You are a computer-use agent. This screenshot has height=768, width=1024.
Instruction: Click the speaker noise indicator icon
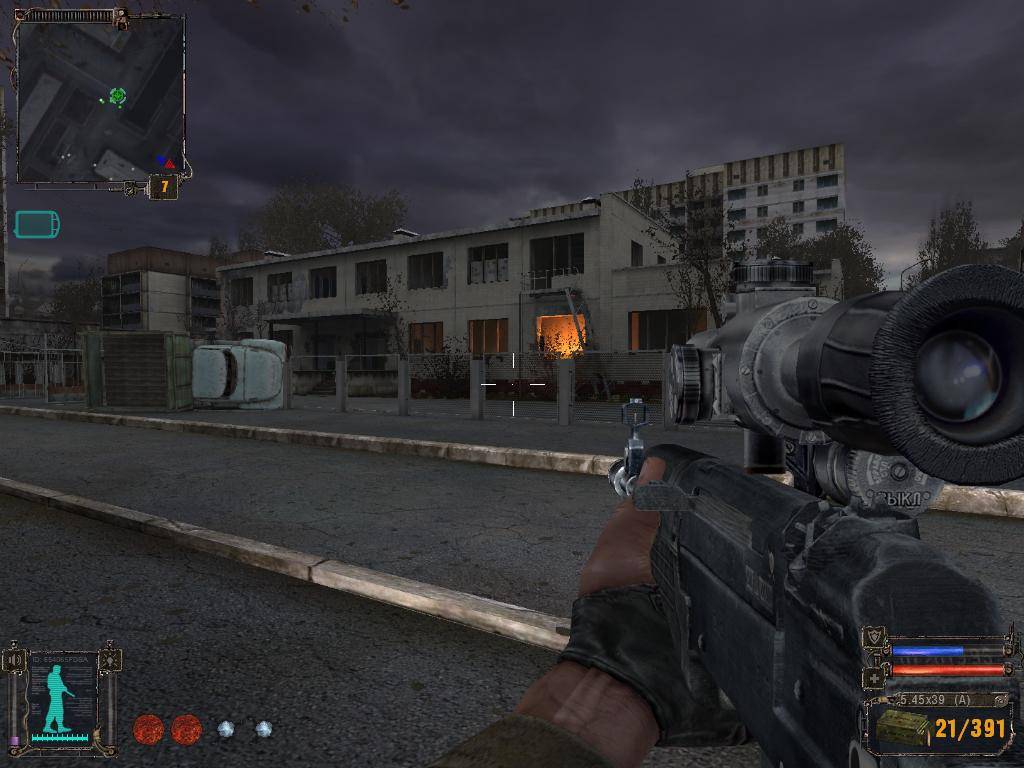pyautogui.click(x=14, y=661)
